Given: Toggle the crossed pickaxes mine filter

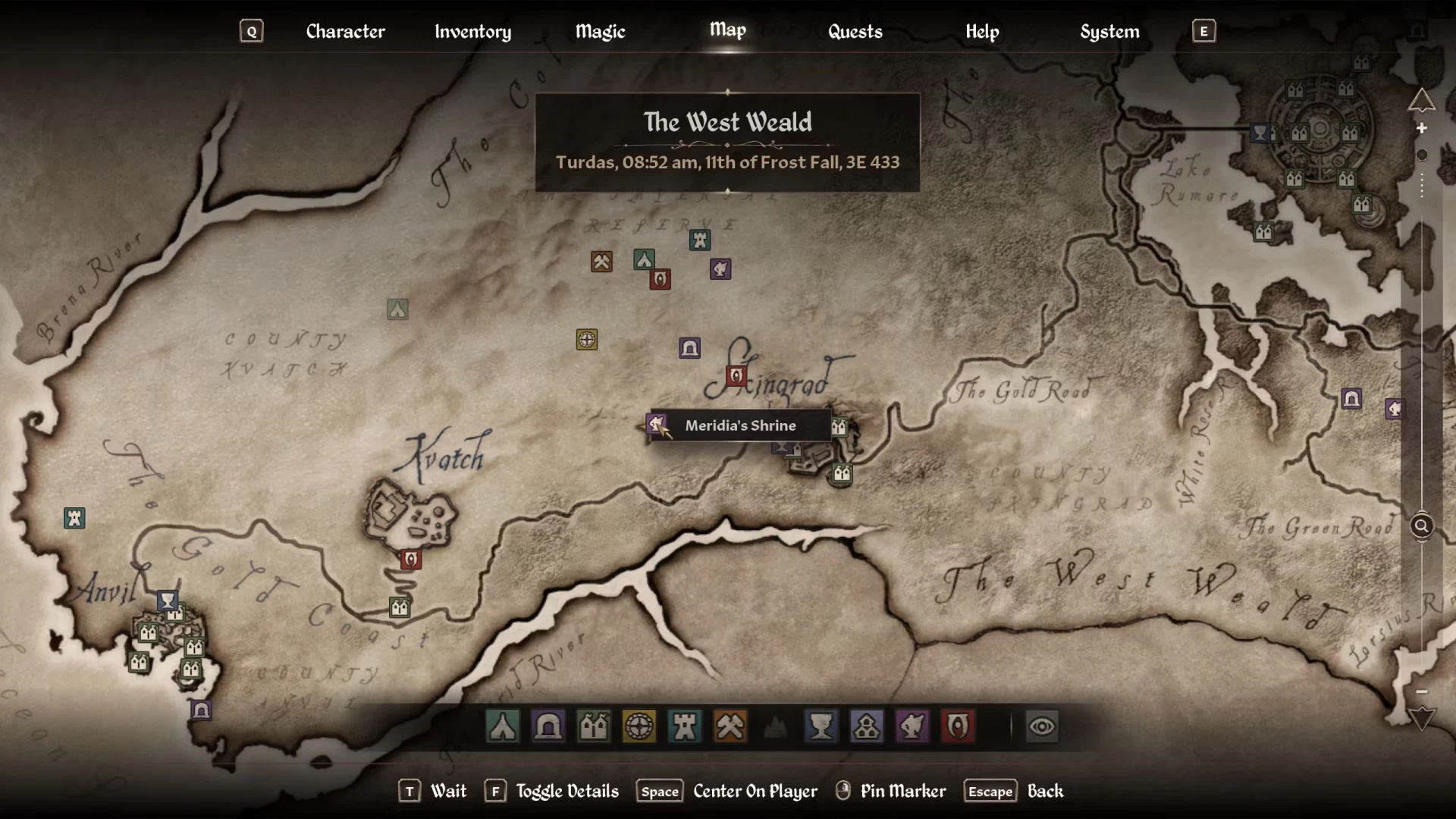Looking at the screenshot, I should [x=730, y=726].
